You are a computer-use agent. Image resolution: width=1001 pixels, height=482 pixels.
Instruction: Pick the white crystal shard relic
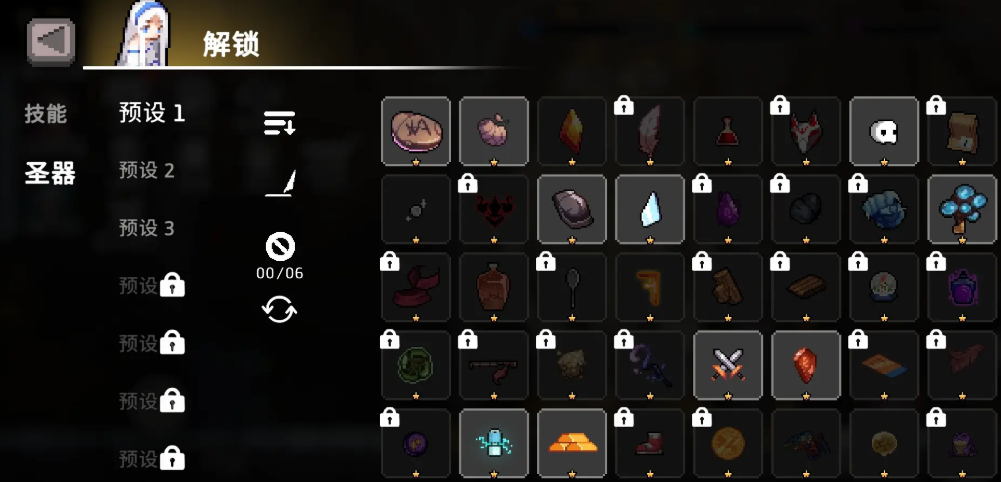[x=650, y=208]
